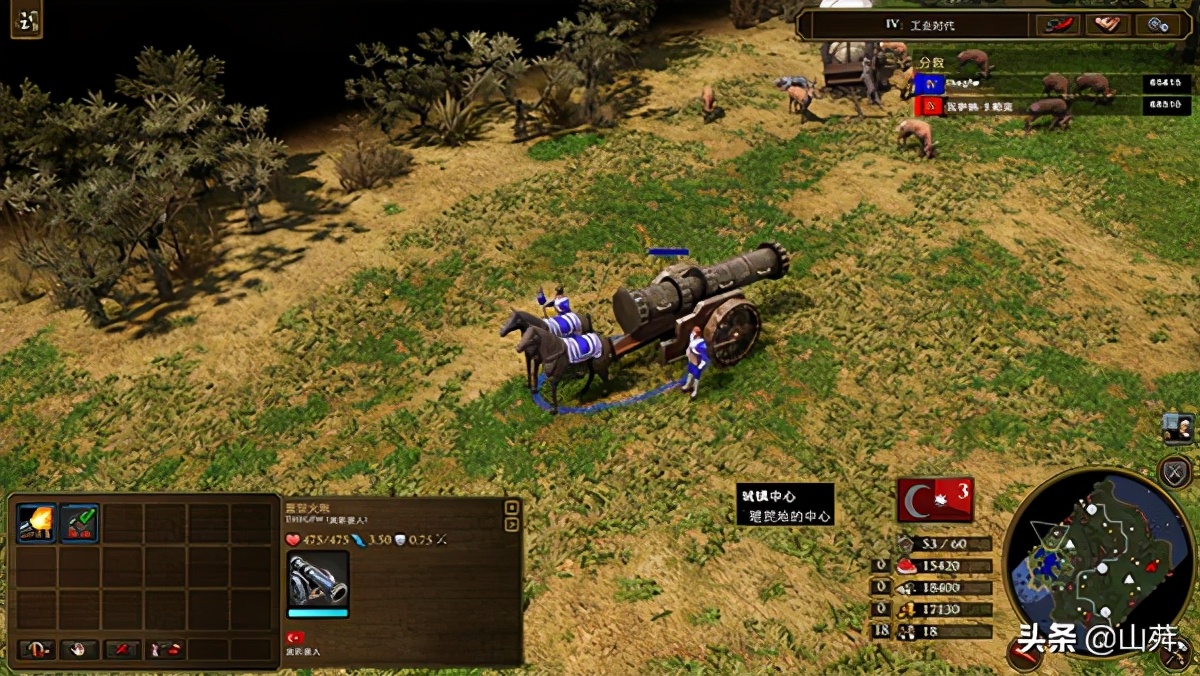Click the red round button at the minimap's lower left
This screenshot has height=676, width=1200.
point(1025,652)
